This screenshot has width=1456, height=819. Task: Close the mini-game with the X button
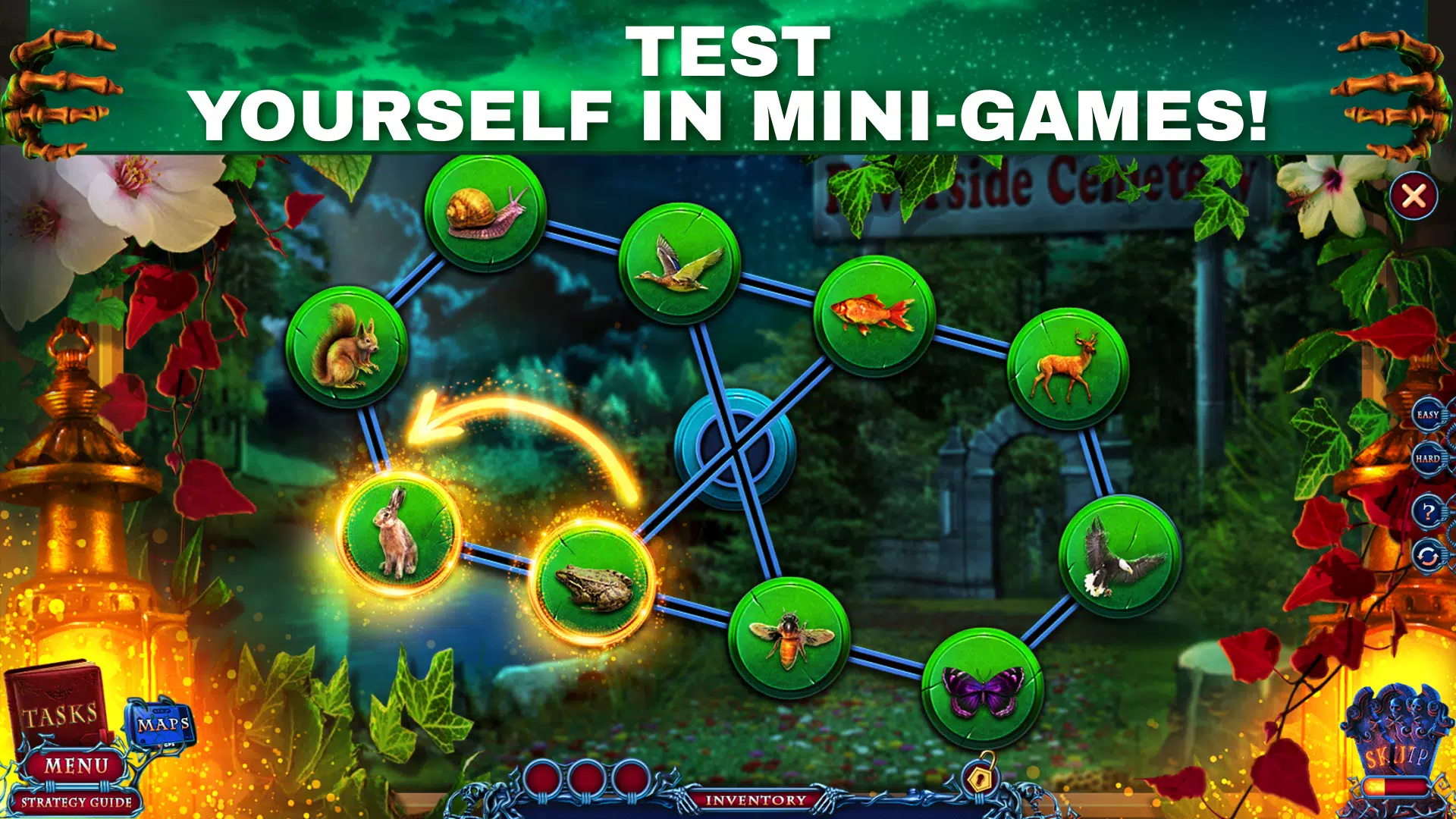(1414, 197)
